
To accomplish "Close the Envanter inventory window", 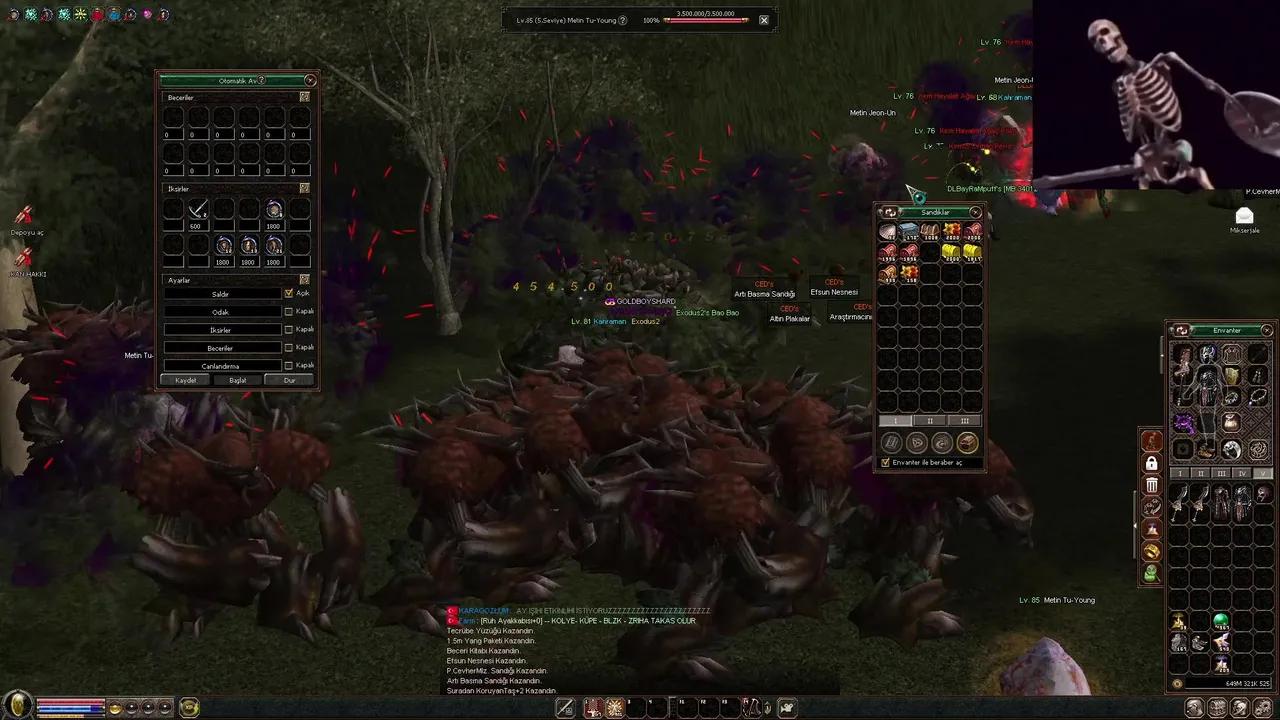I will coord(1267,330).
